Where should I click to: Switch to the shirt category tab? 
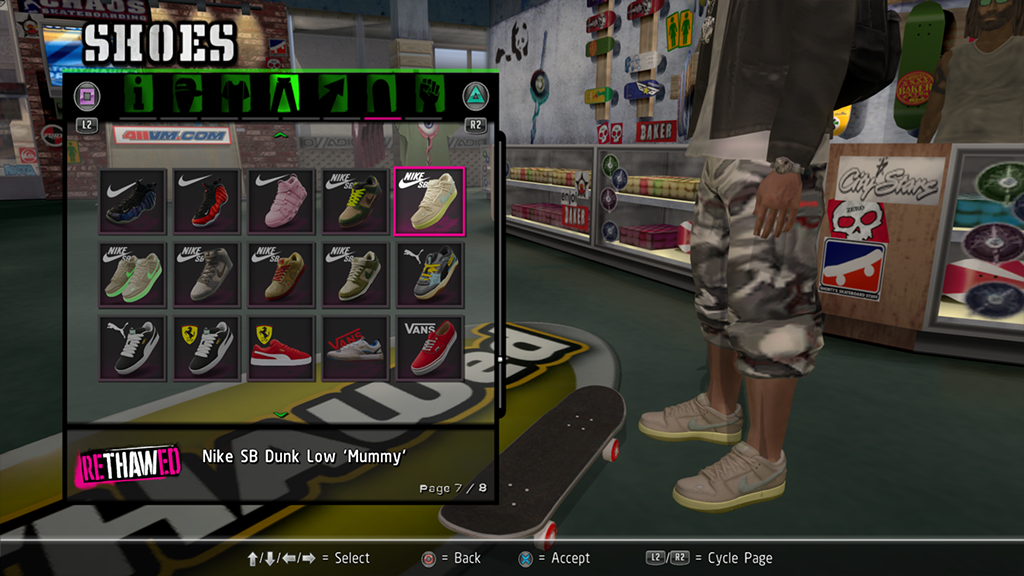pos(233,95)
